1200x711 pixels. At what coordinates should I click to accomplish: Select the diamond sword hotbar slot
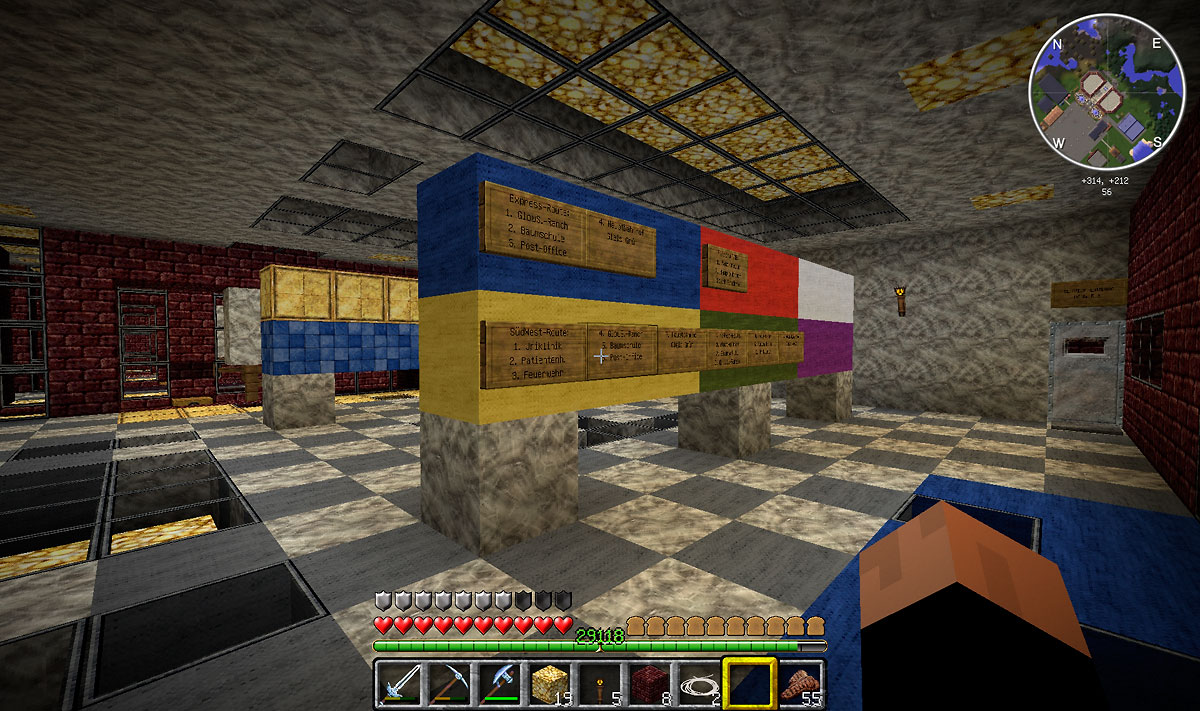[398, 684]
